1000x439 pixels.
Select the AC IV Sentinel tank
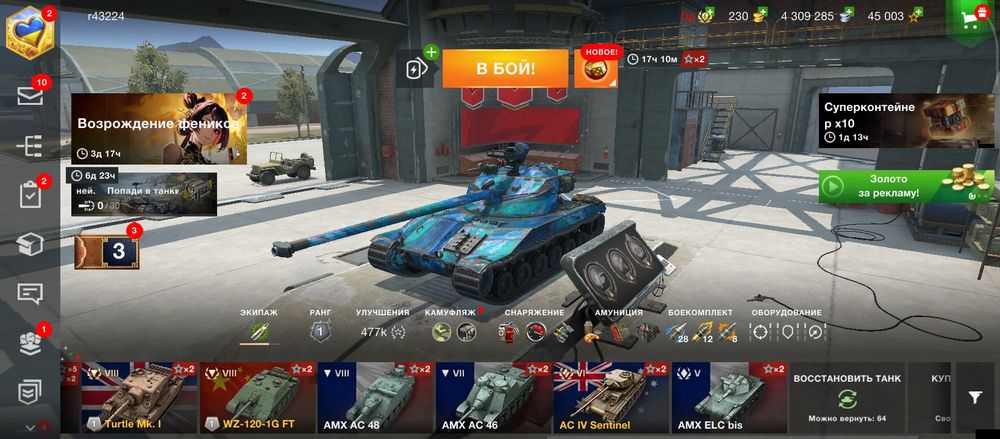pos(610,397)
